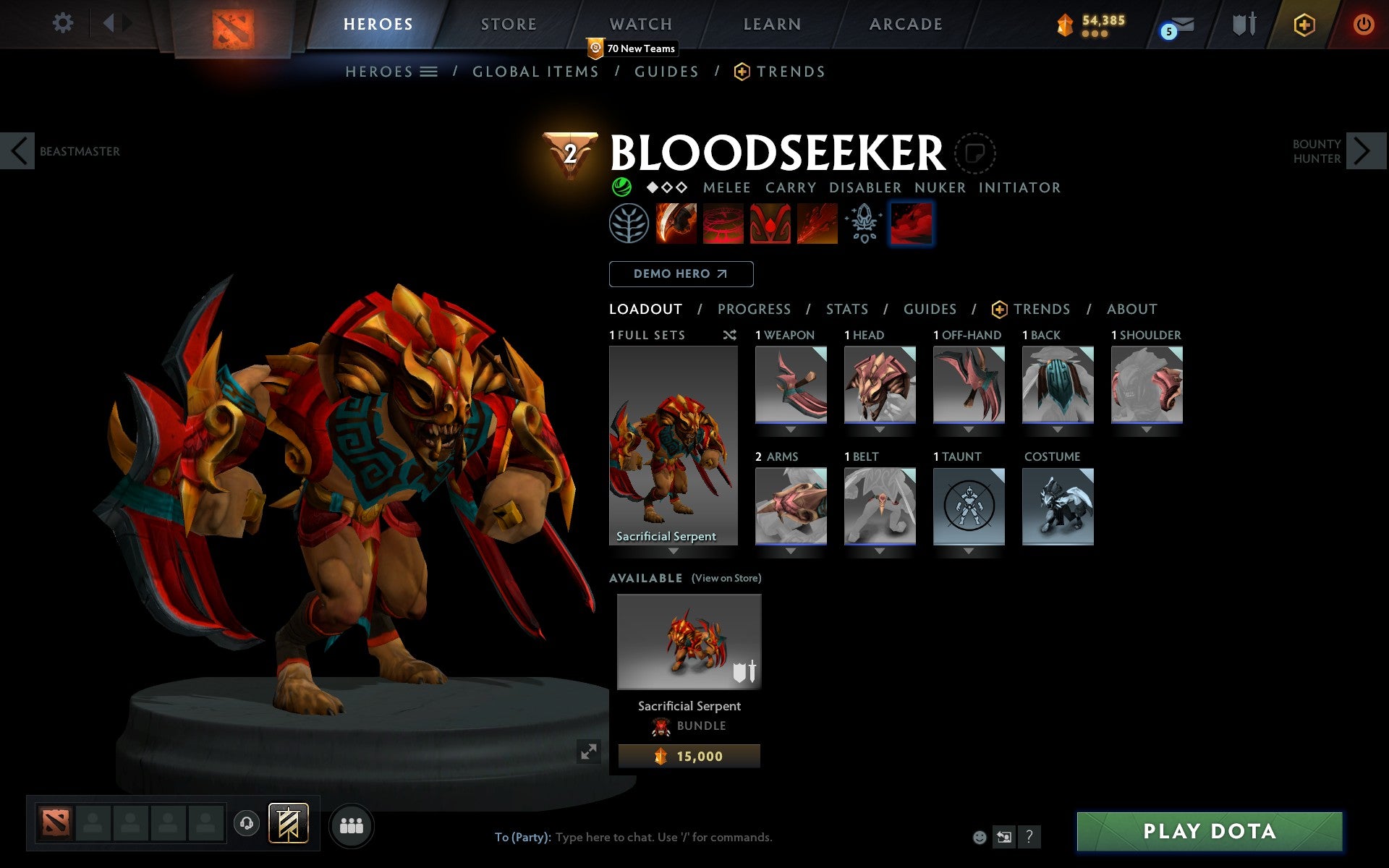Toggle the shuffle icon beside Full Sets
The width and height of the screenshot is (1389, 868).
[x=729, y=335]
